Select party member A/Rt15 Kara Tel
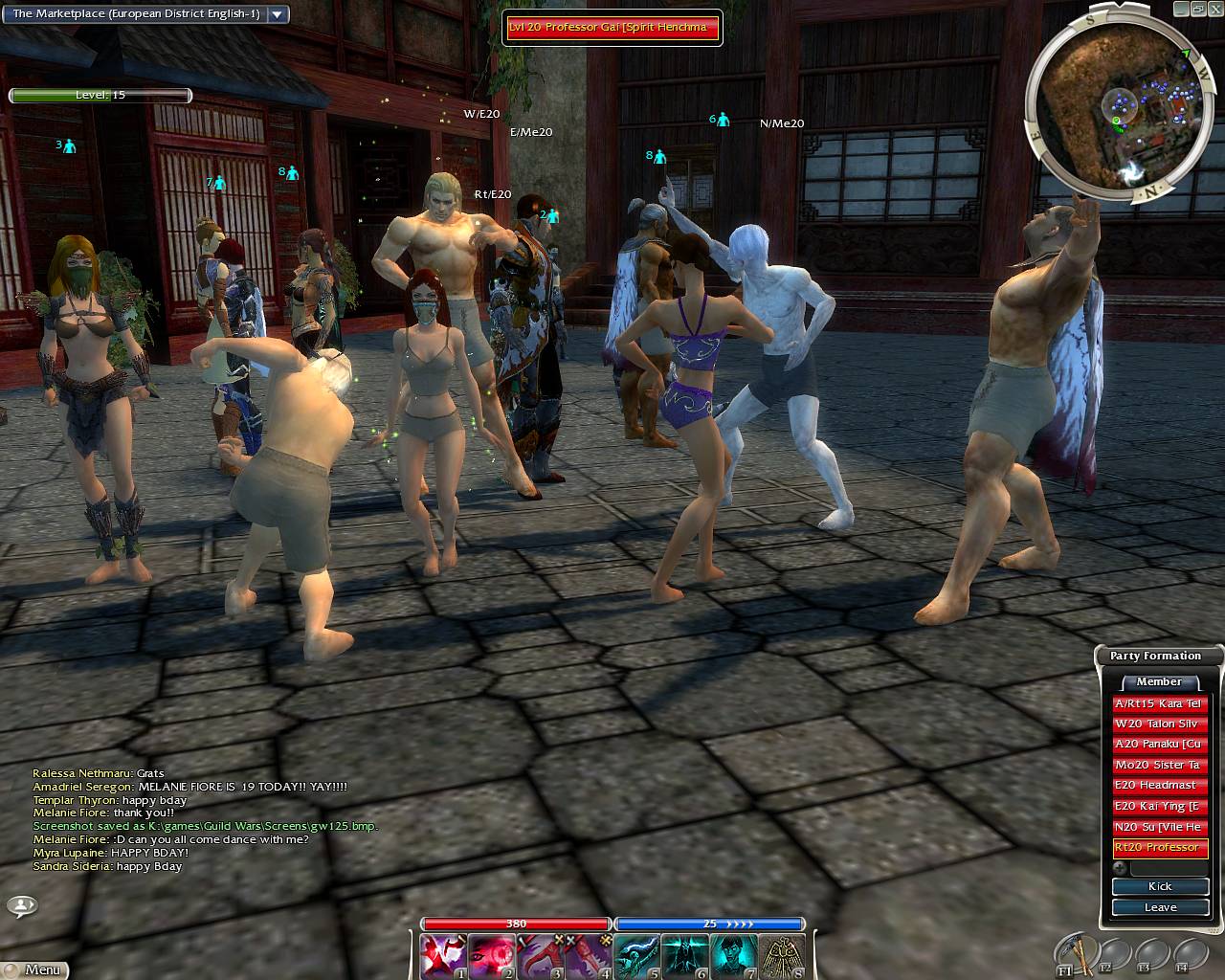Image resolution: width=1225 pixels, height=980 pixels. point(1160,703)
